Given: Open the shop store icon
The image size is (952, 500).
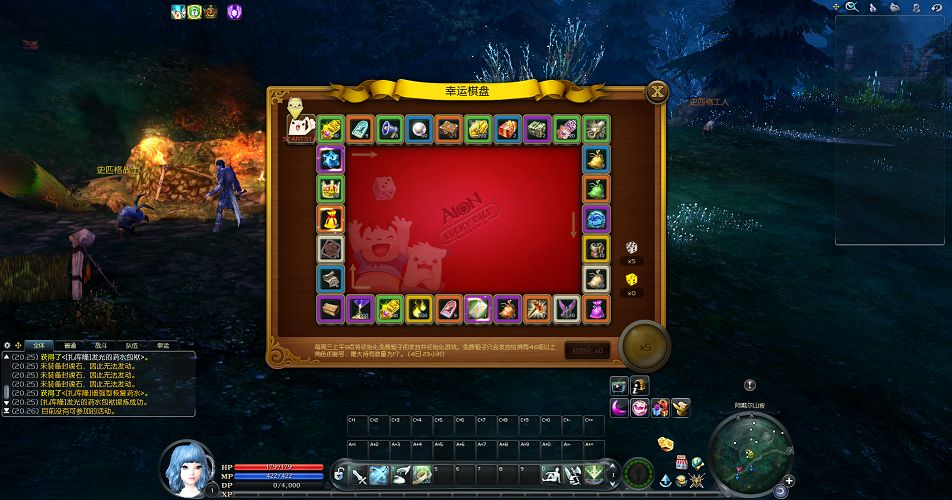Looking at the screenshot, I should click(681, 463).
